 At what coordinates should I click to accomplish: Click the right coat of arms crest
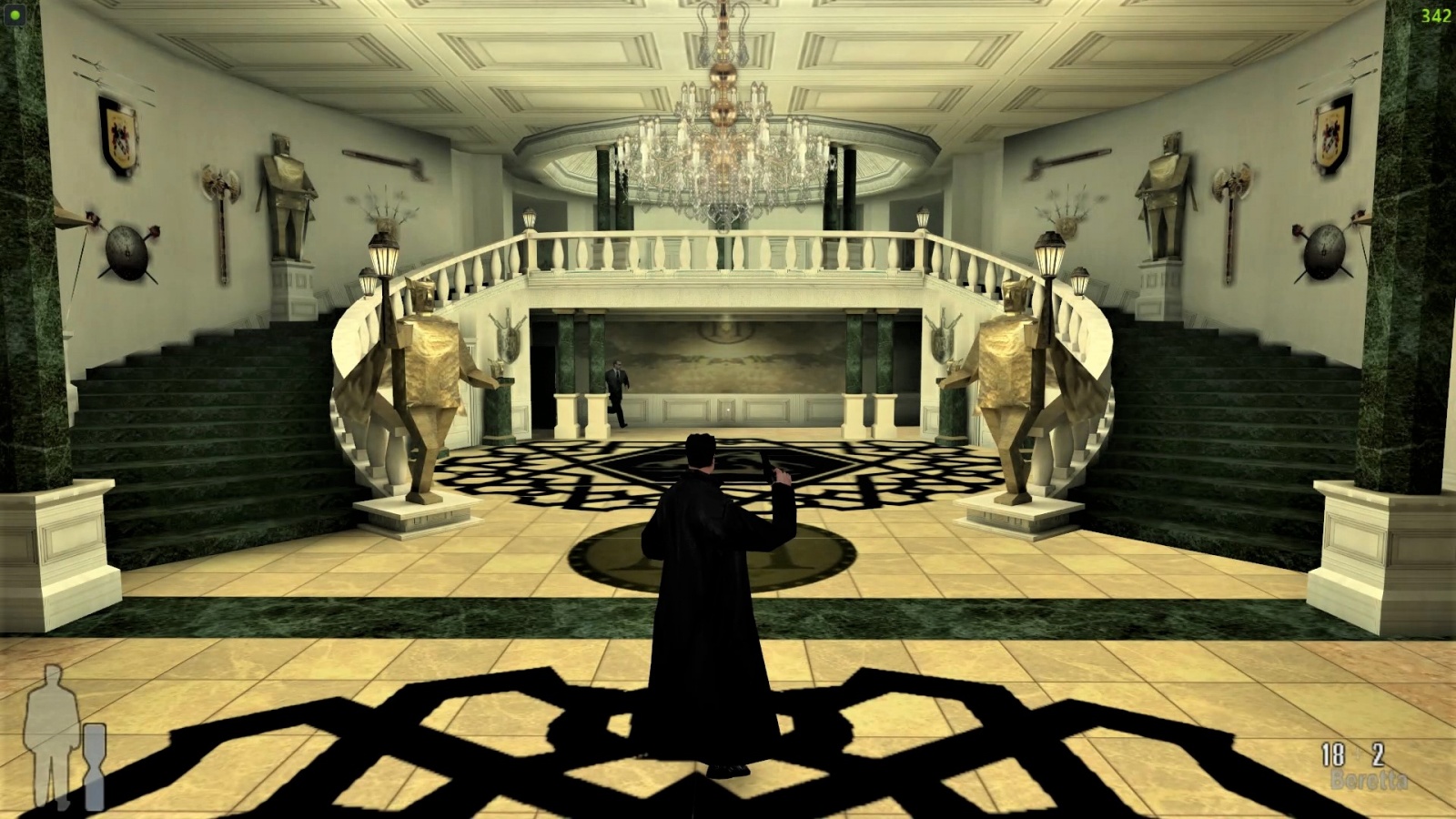tap(1332, 136)
